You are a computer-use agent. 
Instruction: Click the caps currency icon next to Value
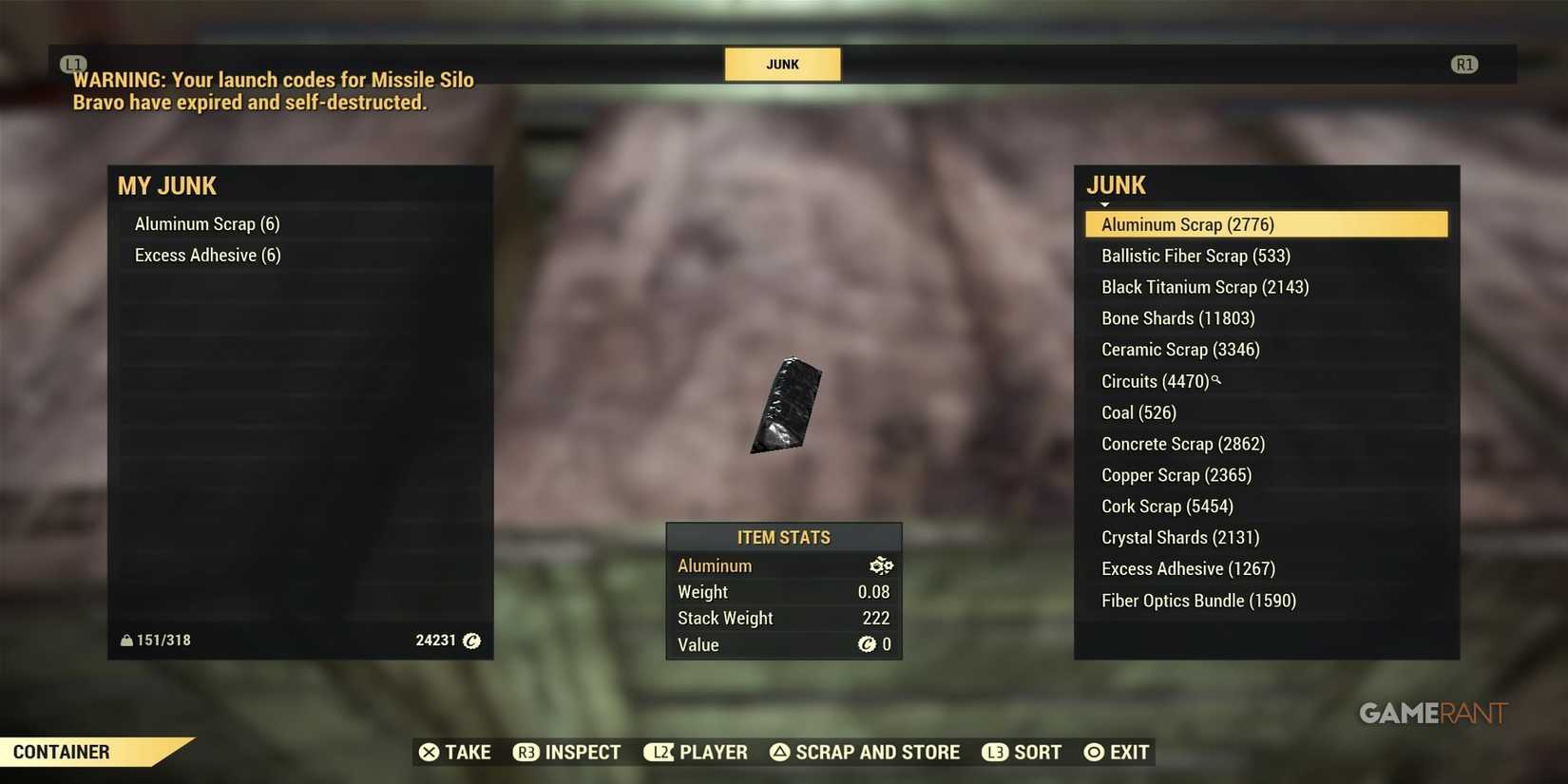(868, 644)
